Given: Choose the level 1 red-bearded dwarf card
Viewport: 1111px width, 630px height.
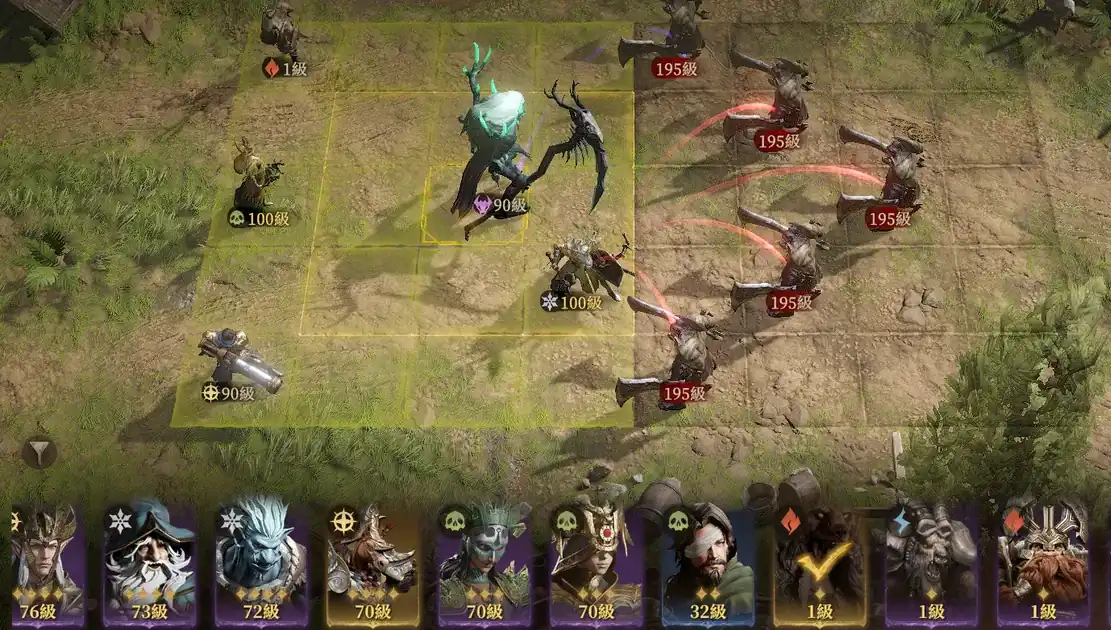Looking at the screenshot, I should point(1042,563).
